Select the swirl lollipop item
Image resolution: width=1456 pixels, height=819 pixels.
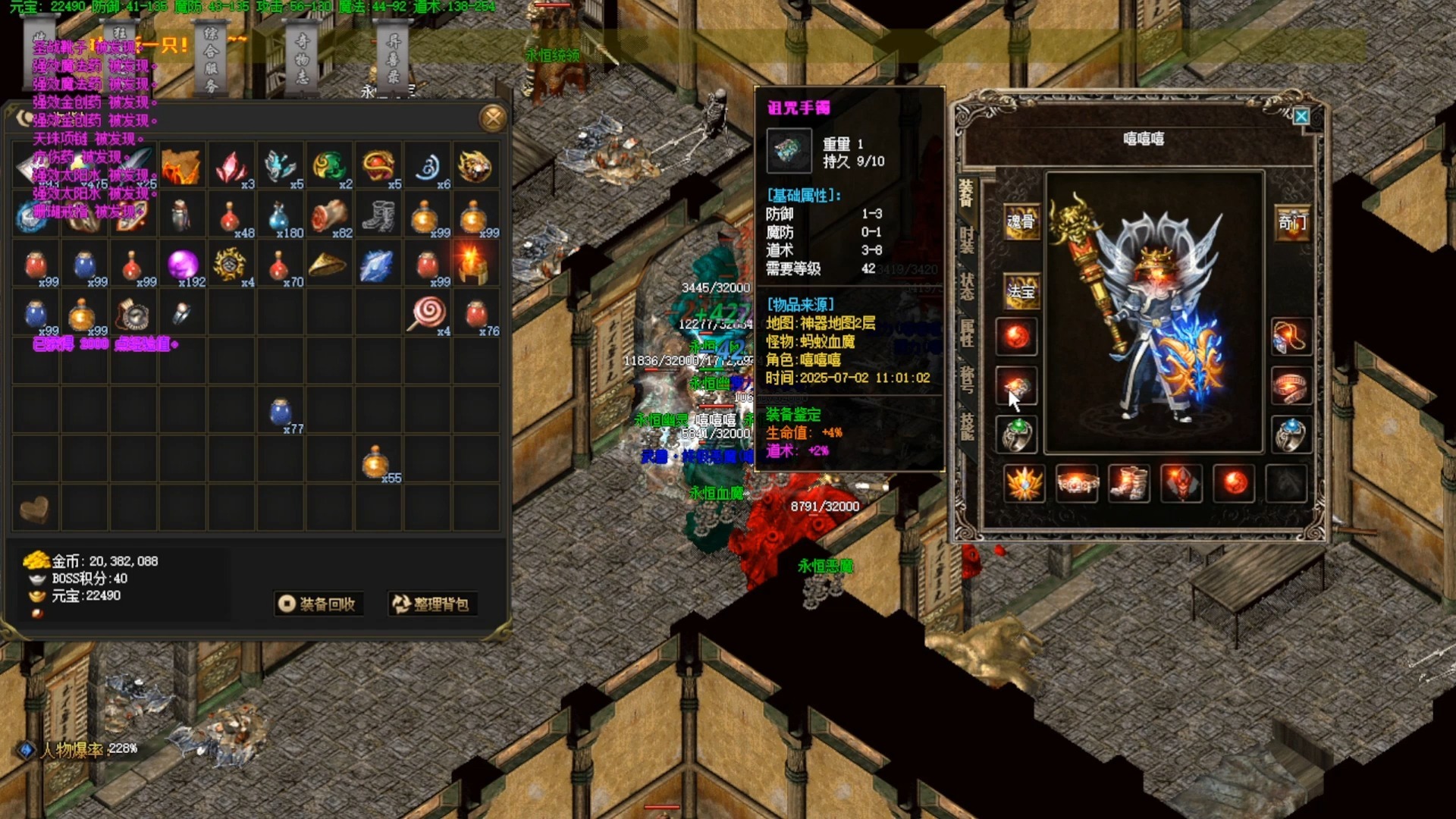(x=427, y=312)
